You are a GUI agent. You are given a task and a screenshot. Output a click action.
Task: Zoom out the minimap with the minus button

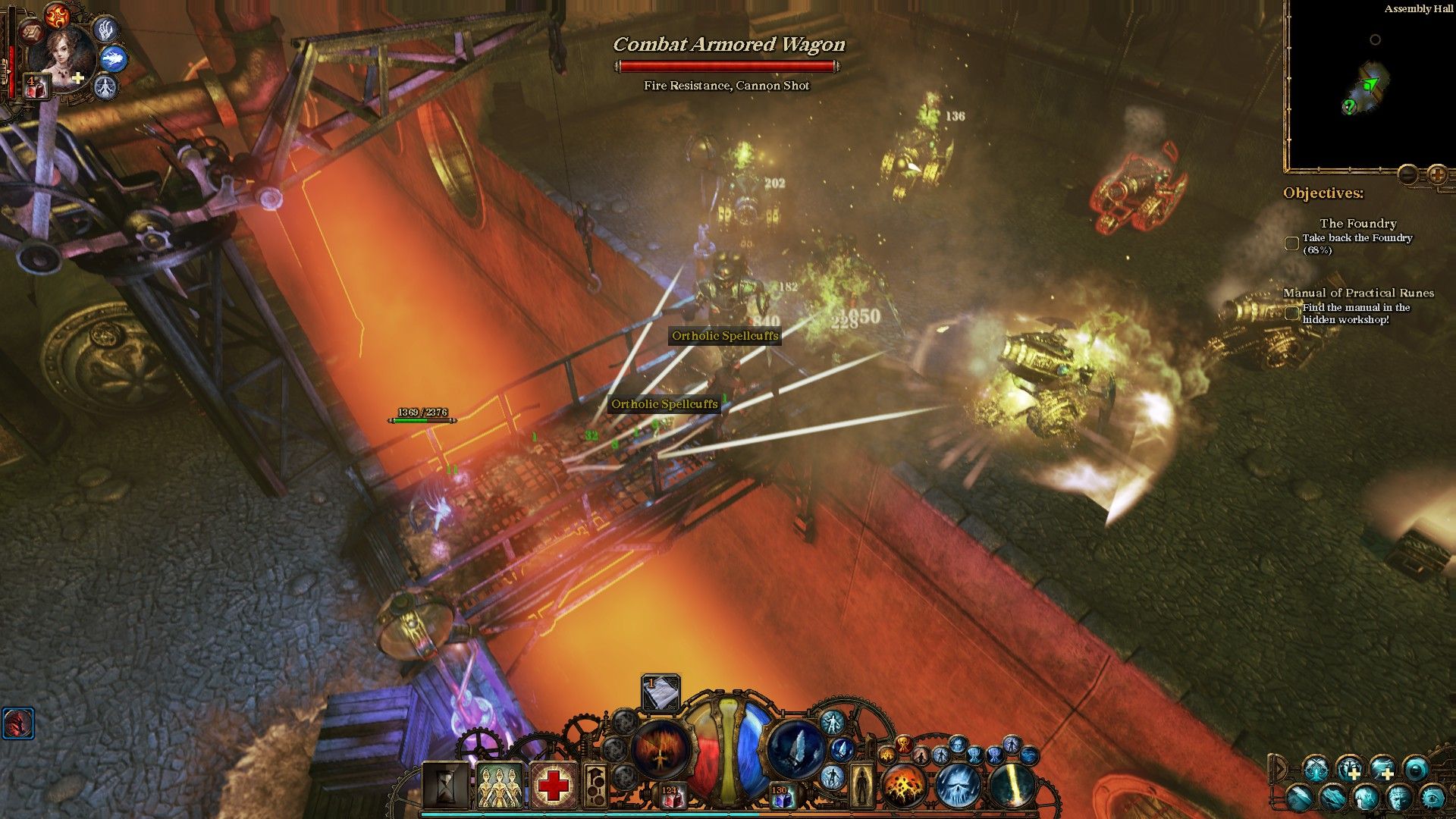(1408, 175)
